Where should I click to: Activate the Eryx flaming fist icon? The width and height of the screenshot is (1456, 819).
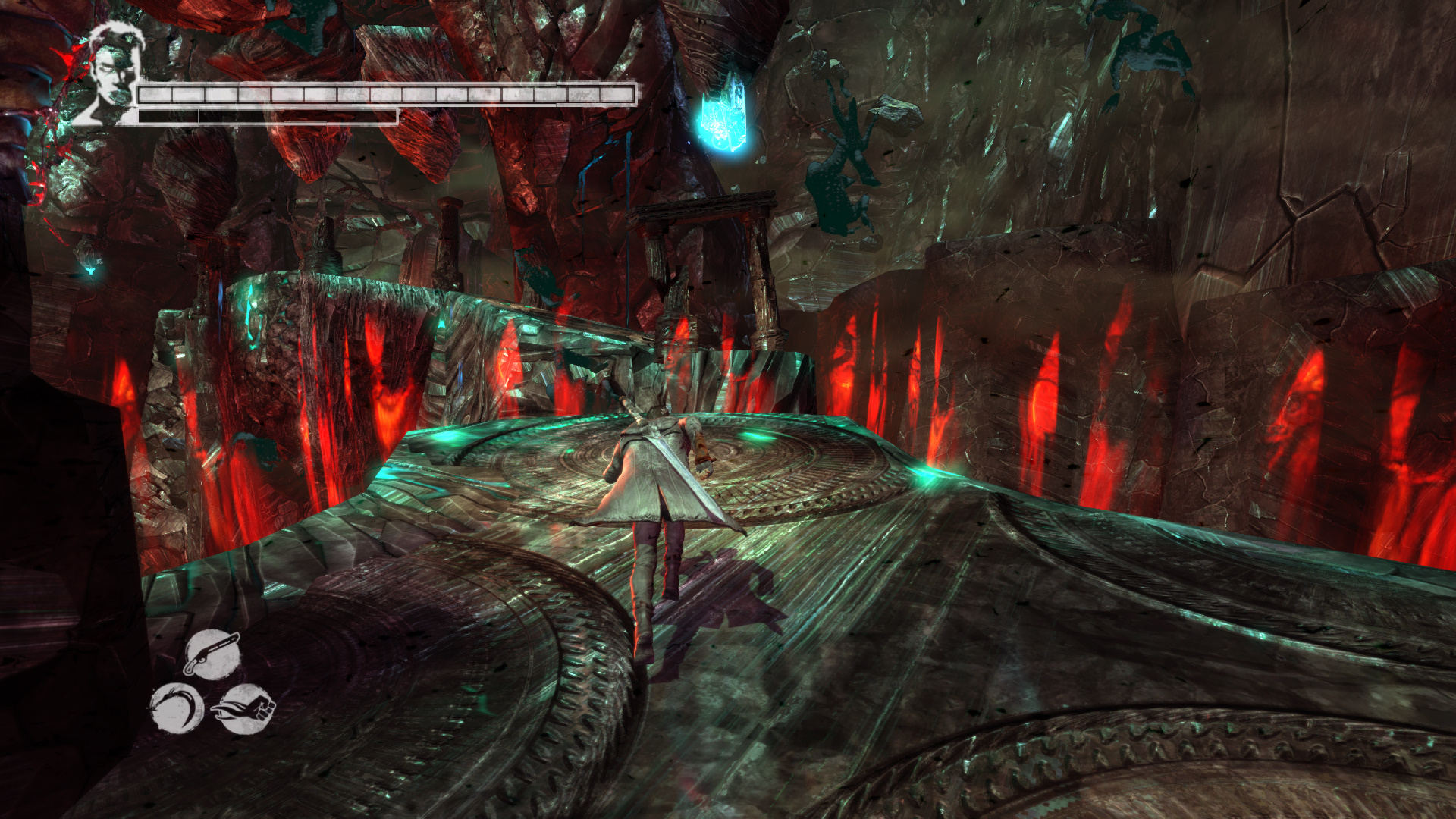pos(244,709)
